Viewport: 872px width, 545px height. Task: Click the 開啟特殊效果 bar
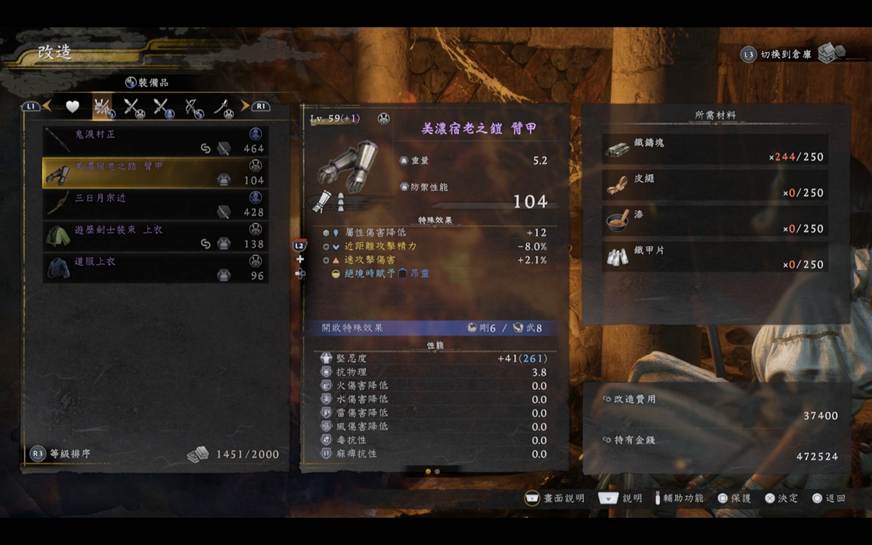[434, 327]
